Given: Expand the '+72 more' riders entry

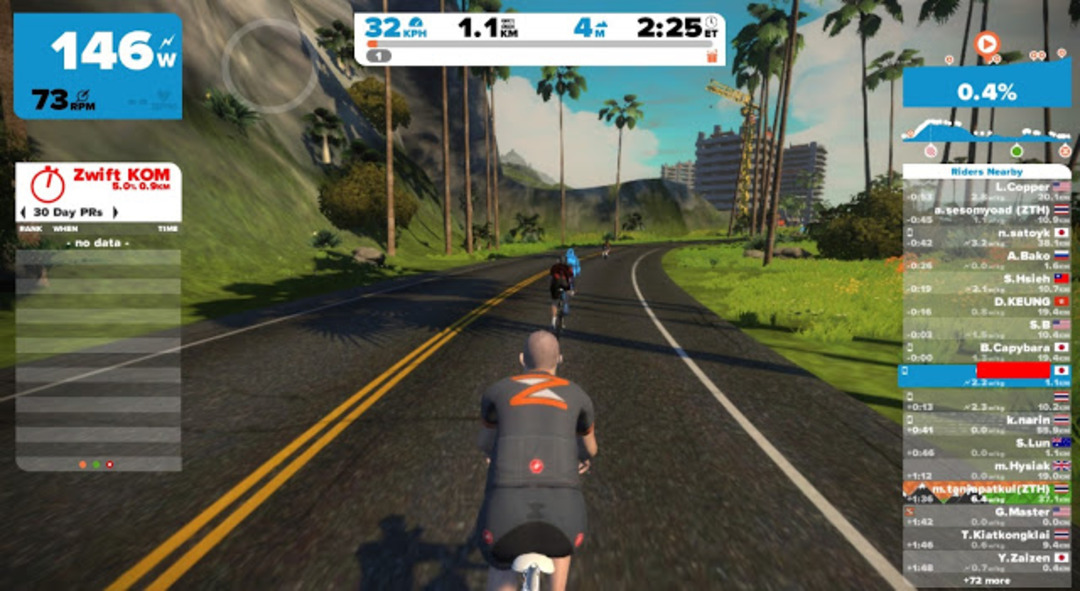Looking at the screenshot, I should click(985, 581).
